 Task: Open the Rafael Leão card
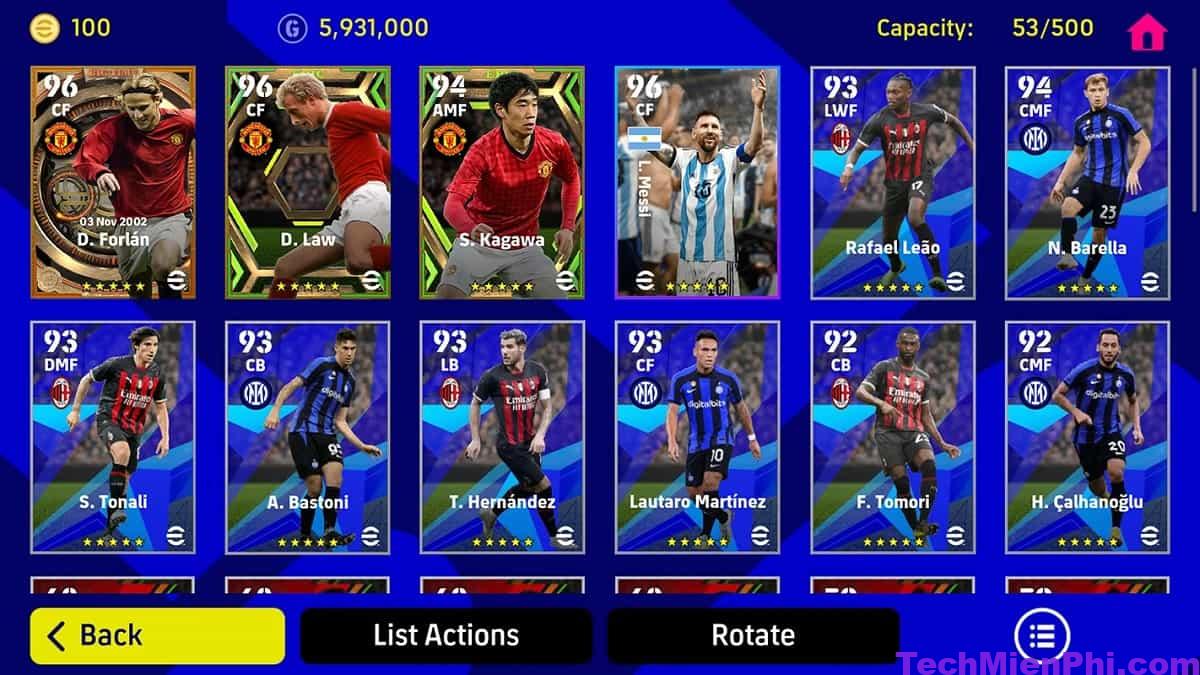pyautogui.click(x=892, y=182)
